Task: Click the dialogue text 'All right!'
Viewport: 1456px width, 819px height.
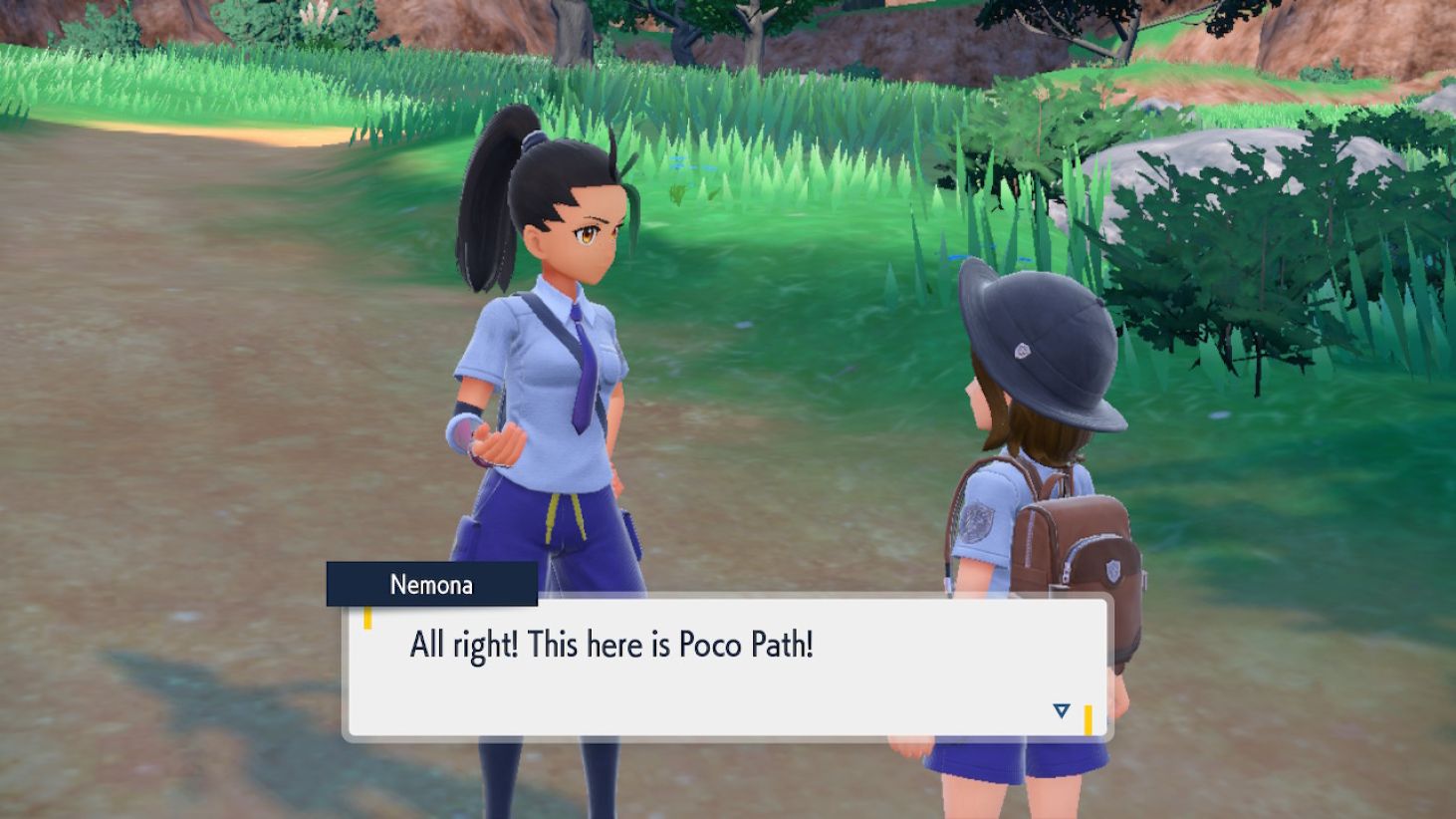Action: coord(463,645)
